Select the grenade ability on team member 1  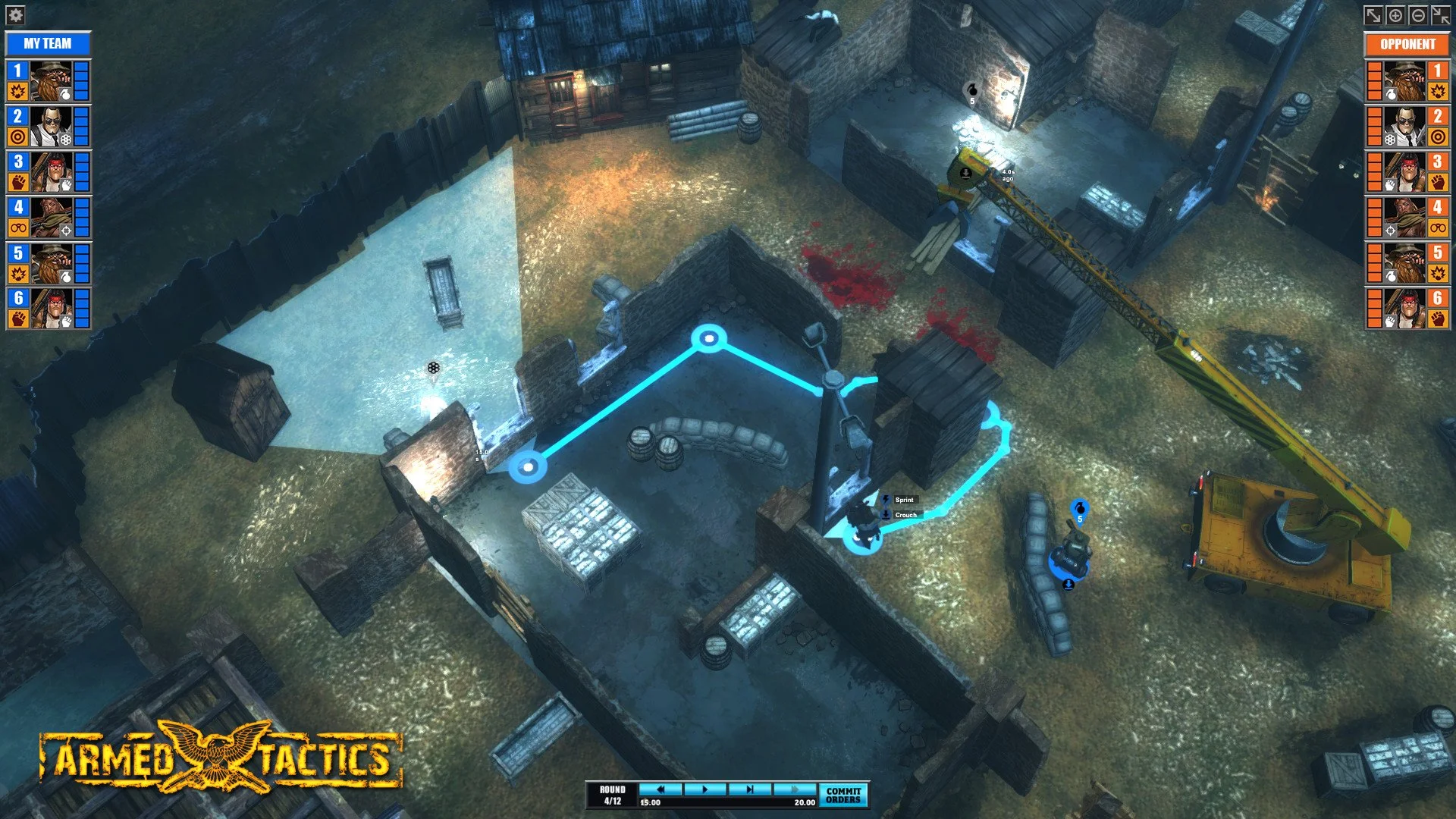coord(64,93)
